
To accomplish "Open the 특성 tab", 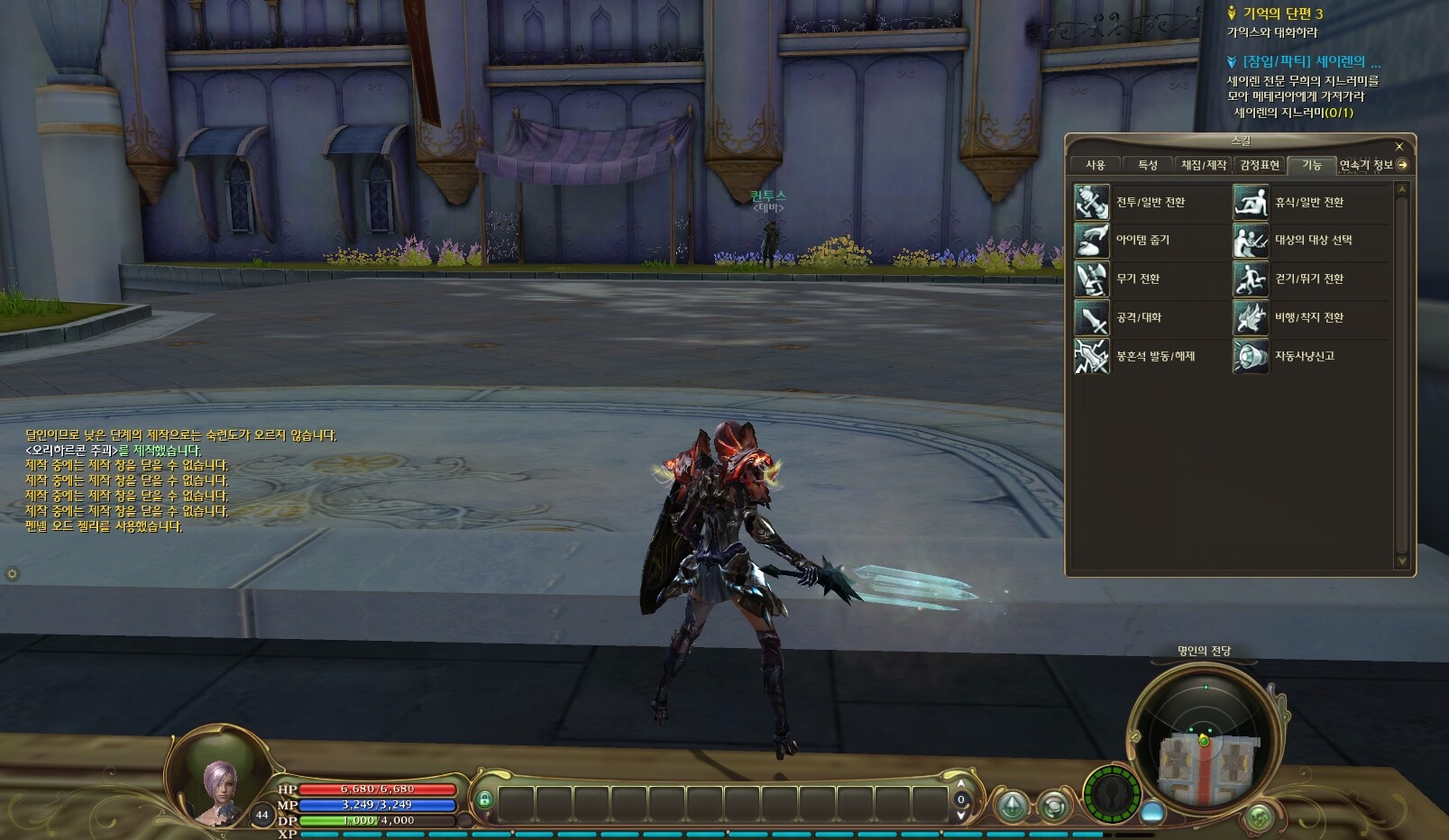I will pos(1147,165).
